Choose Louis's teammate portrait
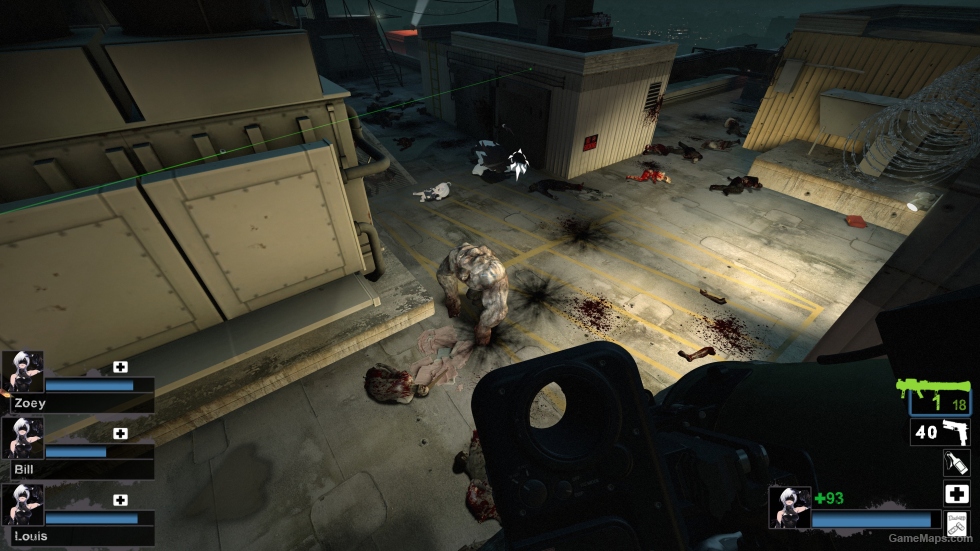This screenshot has height=551, width=980. coord(22,504)
